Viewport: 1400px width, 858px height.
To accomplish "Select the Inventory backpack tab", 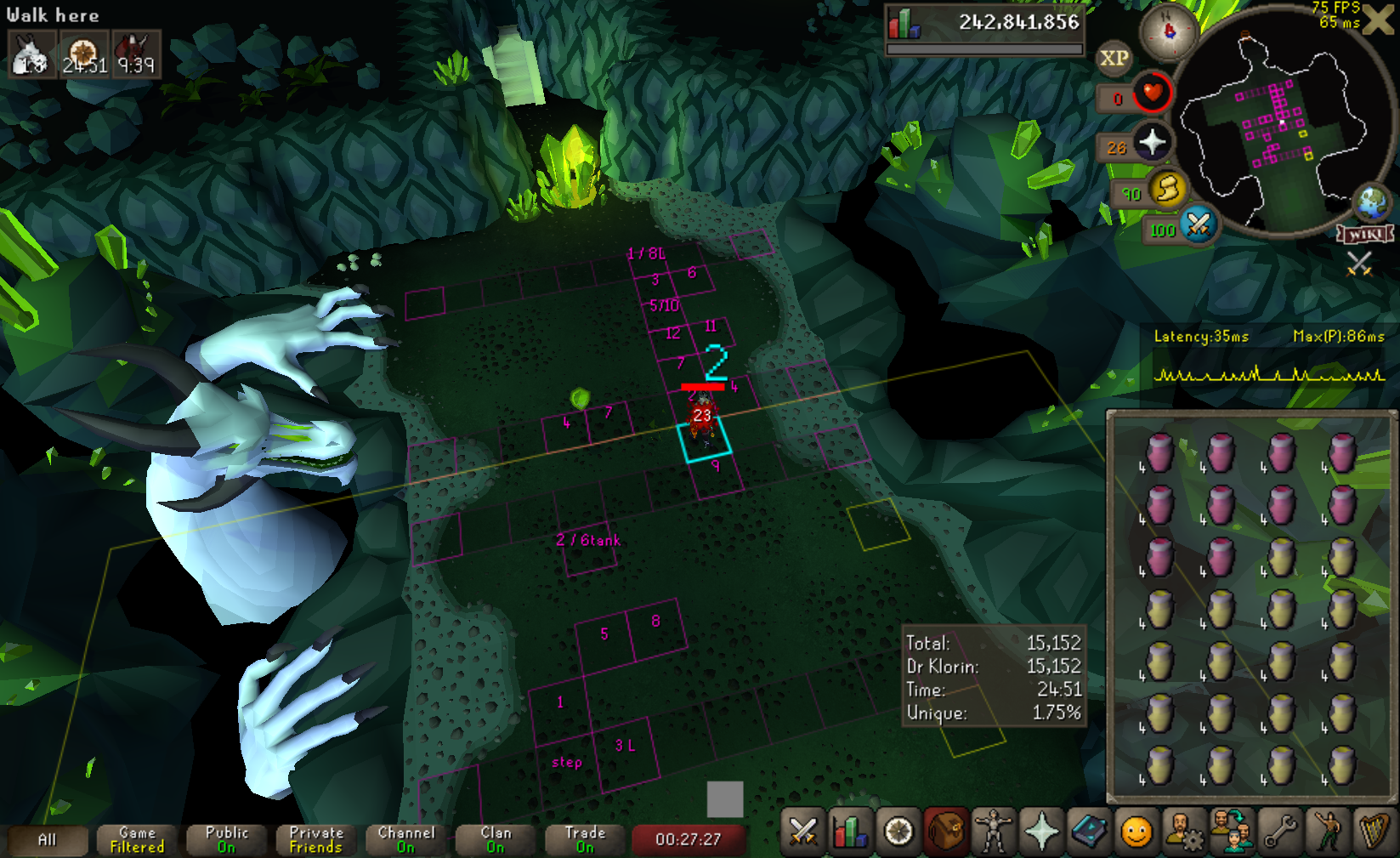I will (946, 832).
